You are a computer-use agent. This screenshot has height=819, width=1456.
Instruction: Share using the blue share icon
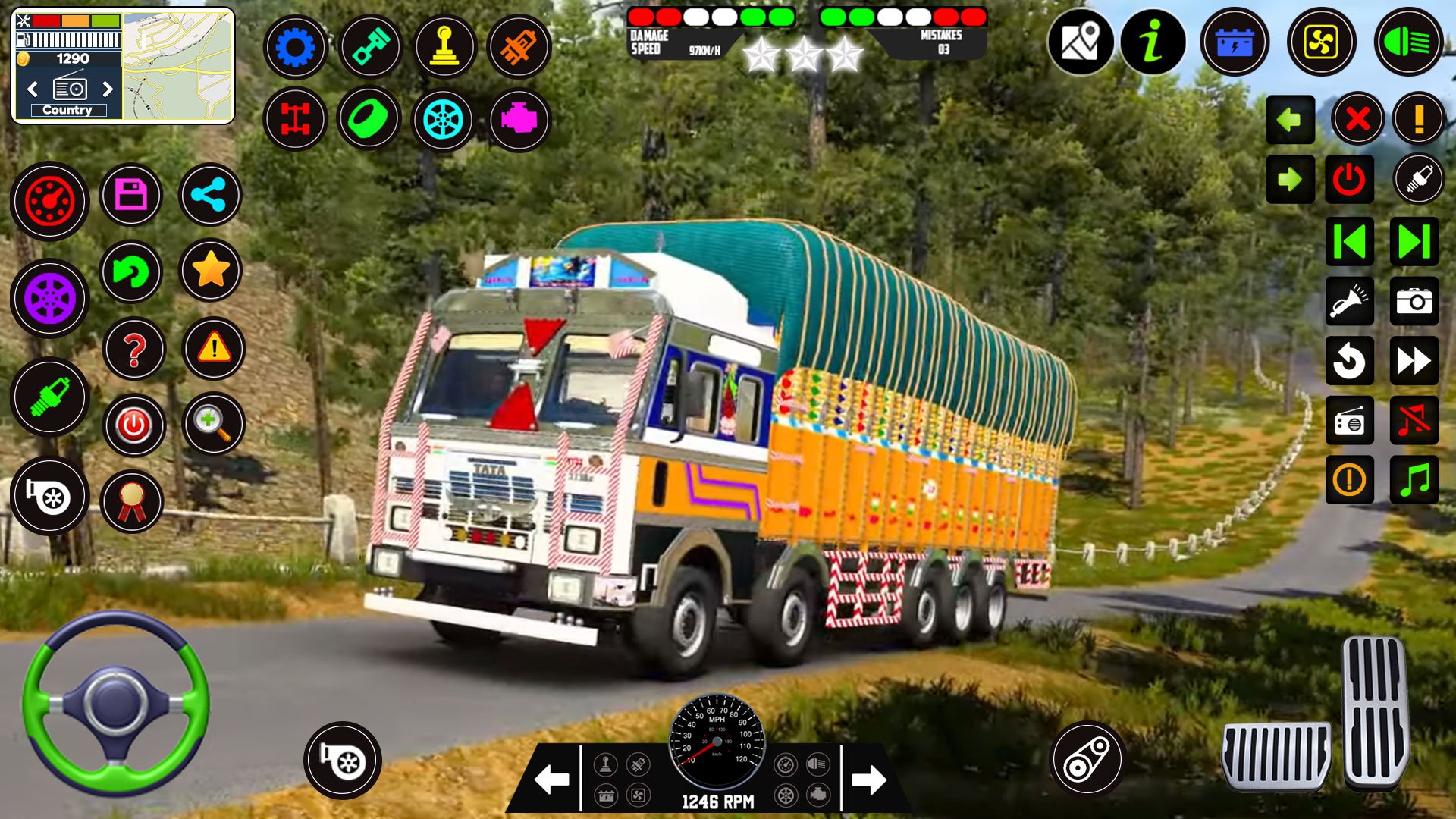pyautogui.click(x=210, y=196)
